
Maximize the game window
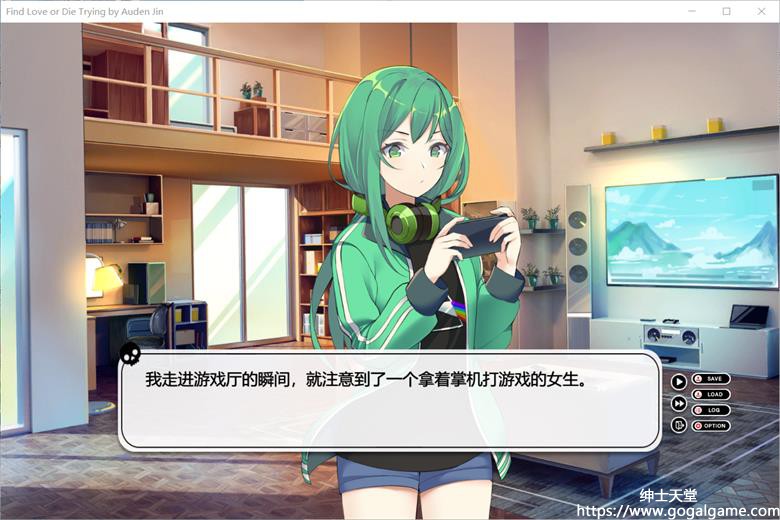(727, 11)
